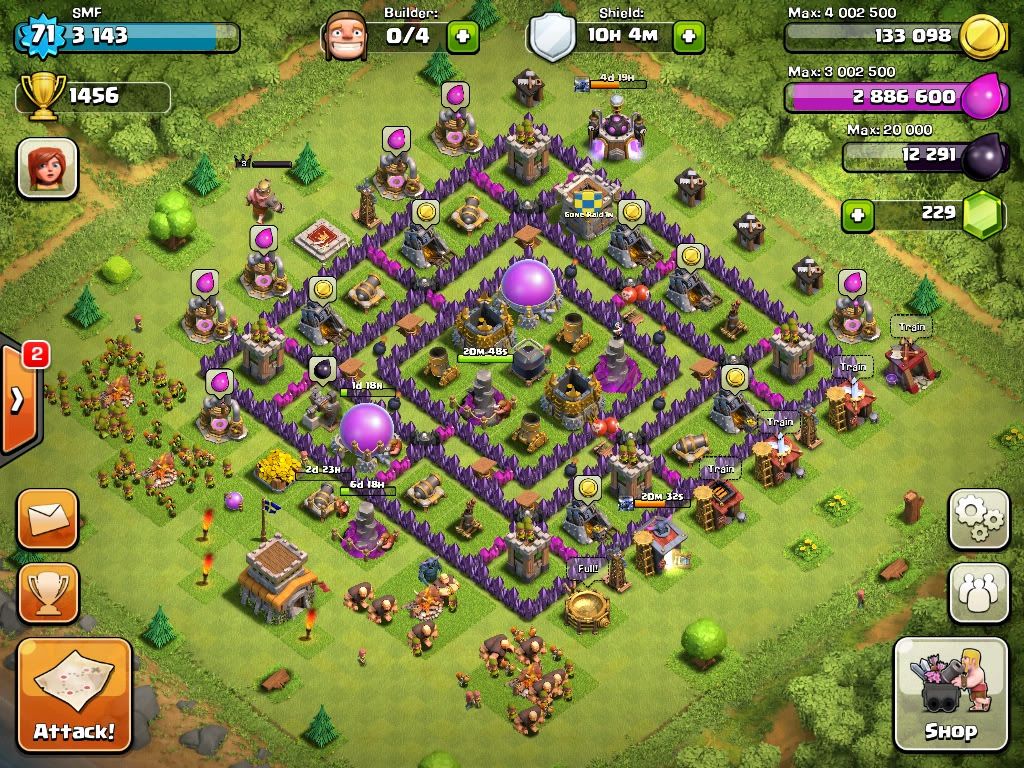The height and width of the screenshot is (768, 1024).
Task: Add a builder with the plus button
Action: [x=462, y=37]
